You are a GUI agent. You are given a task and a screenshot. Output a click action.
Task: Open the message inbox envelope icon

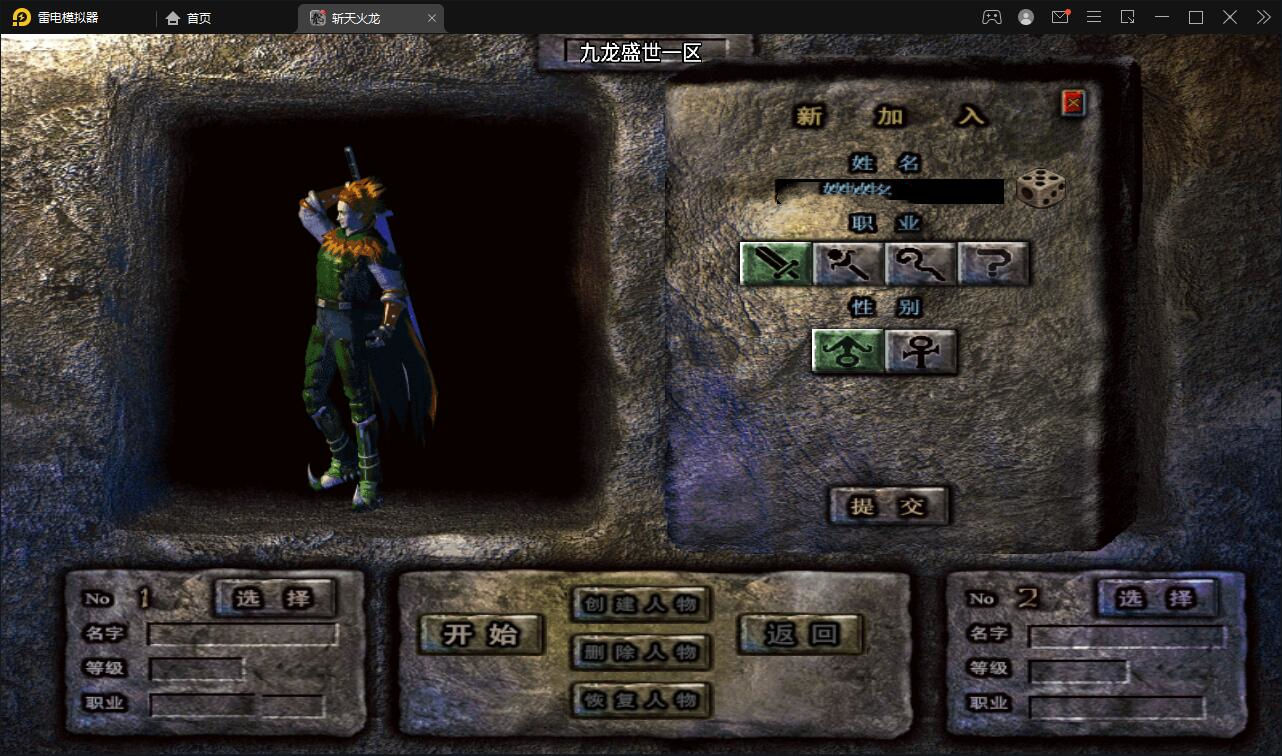(x=1060, y=17)
